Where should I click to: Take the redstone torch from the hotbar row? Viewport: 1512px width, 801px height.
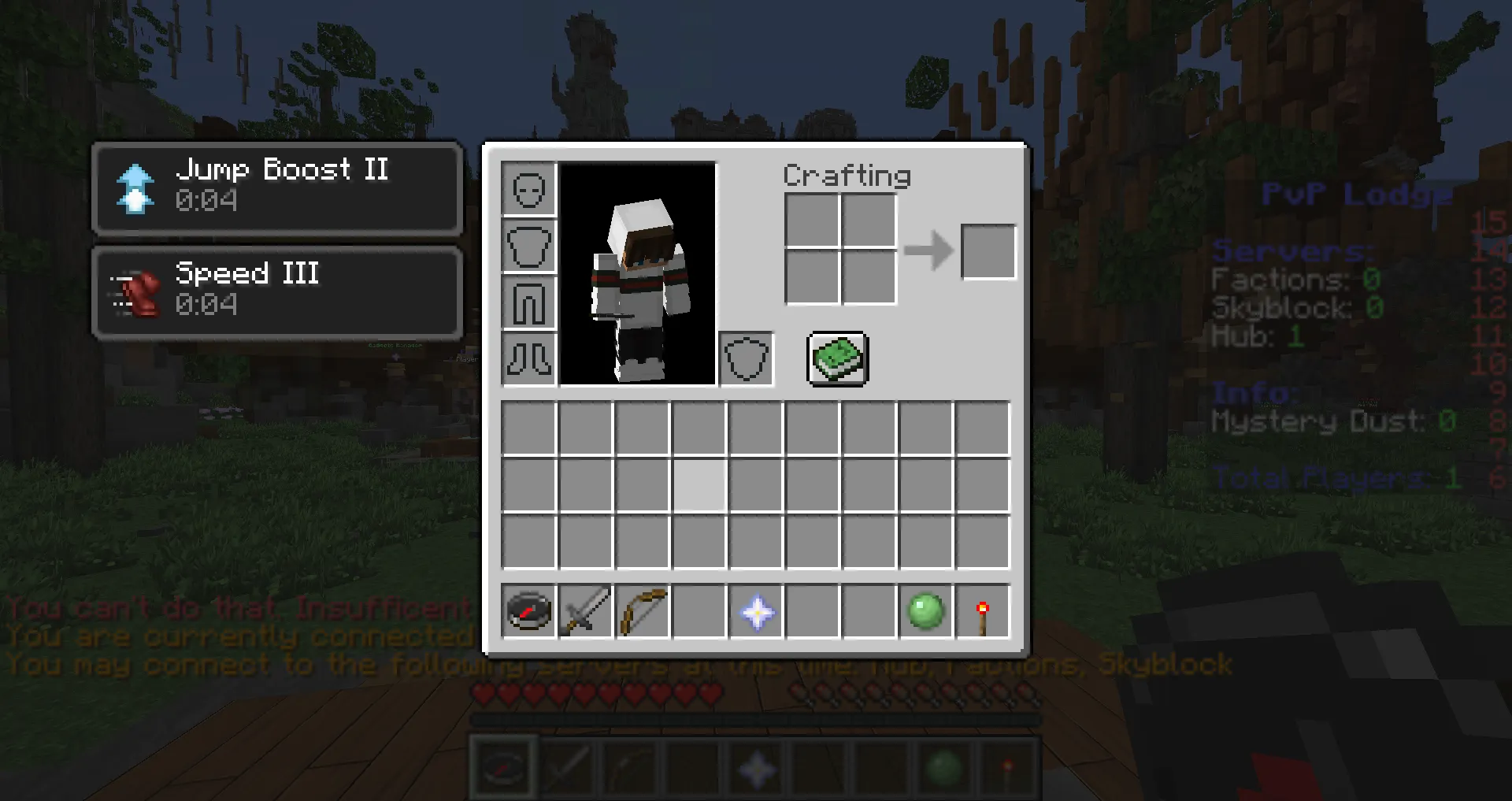pos(983,611)
